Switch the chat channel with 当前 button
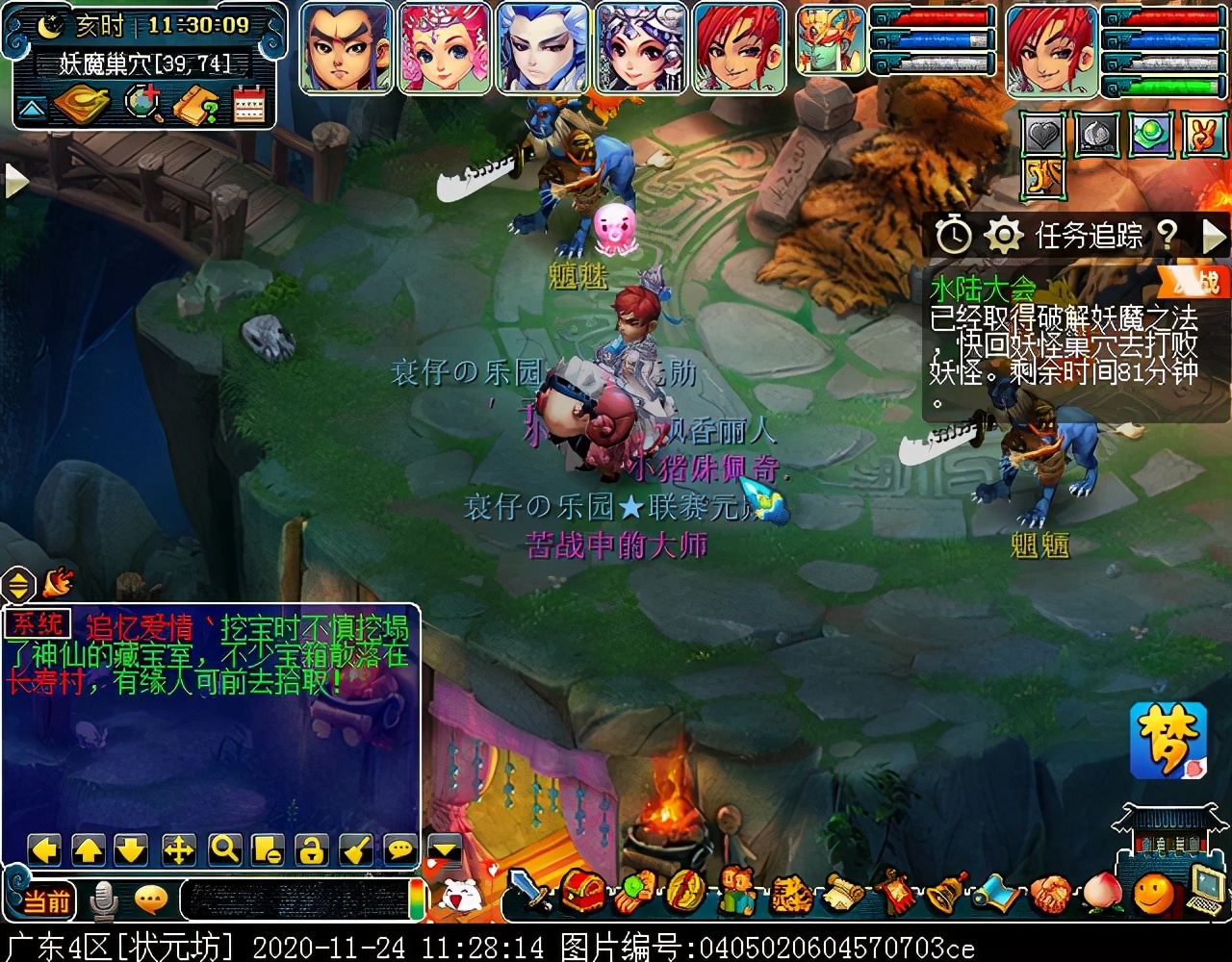 46,901
